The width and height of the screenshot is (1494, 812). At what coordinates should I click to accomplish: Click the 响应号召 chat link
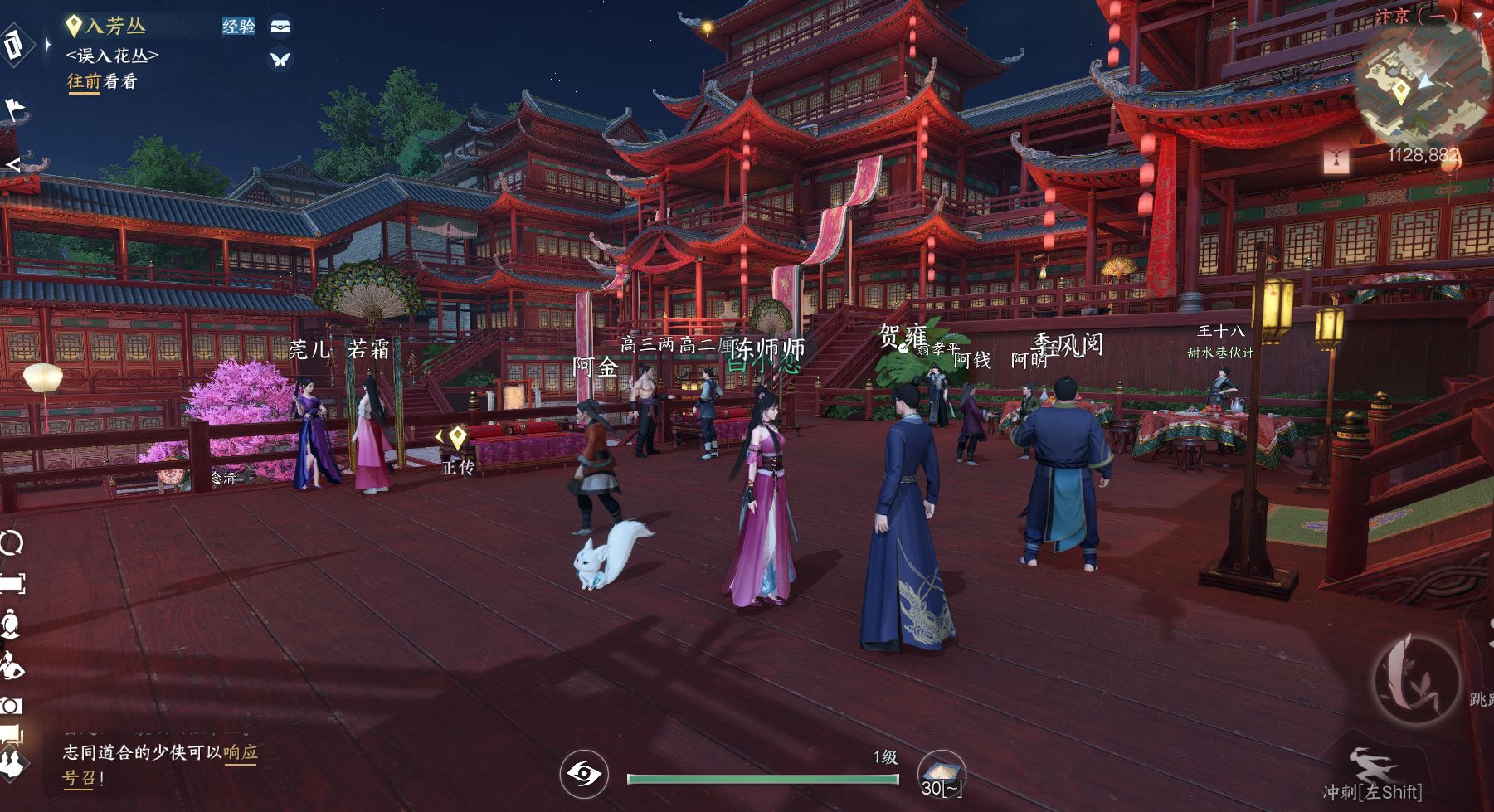tap(240, 753)
